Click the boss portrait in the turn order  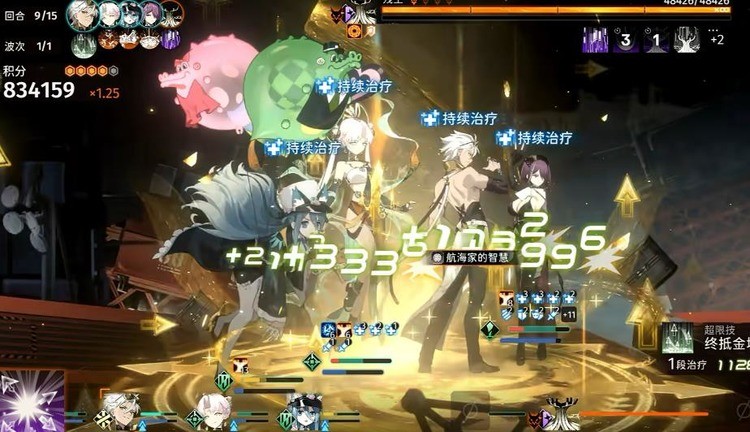tap(172, 14)
